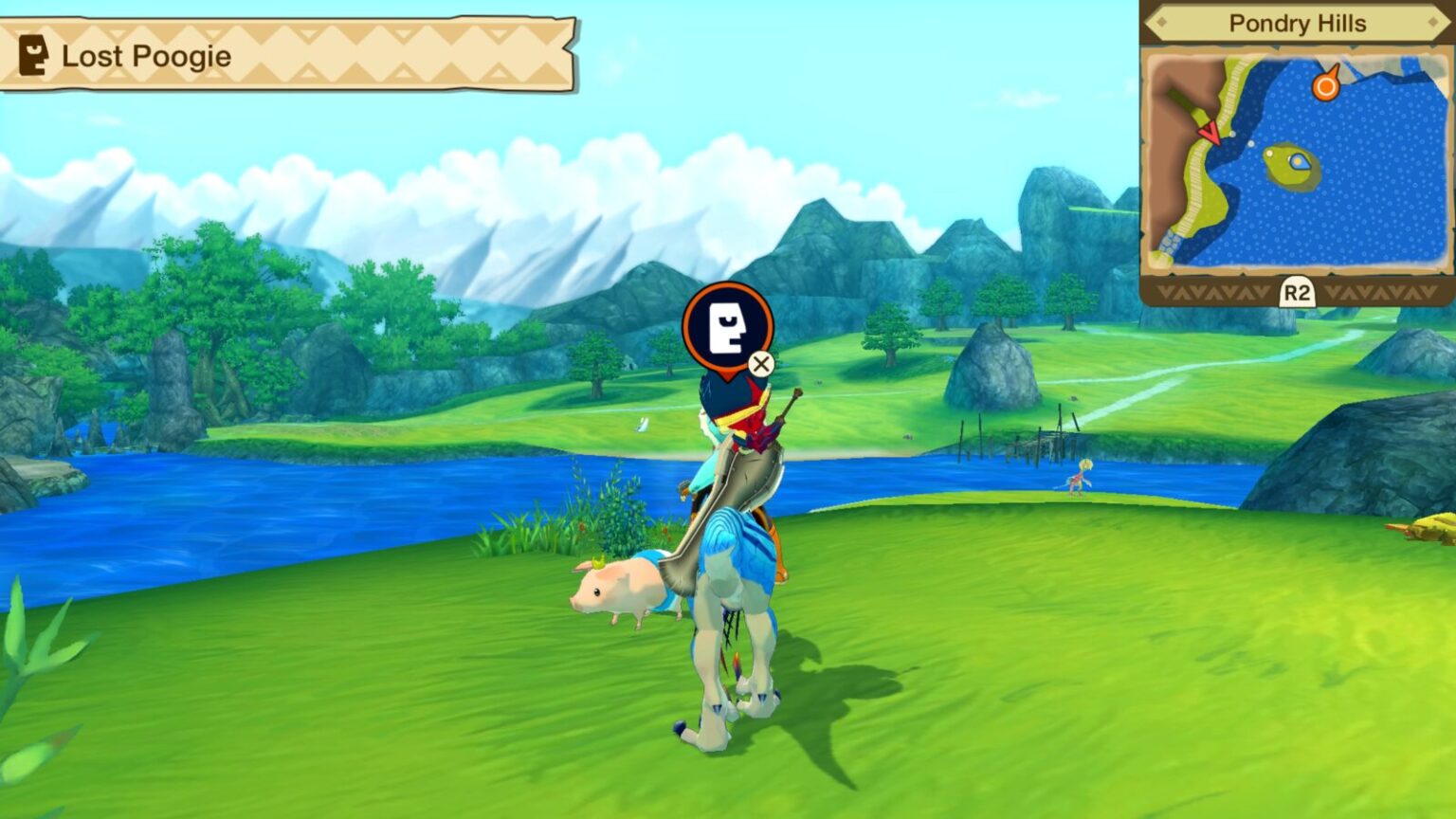The height and width of the screenshot is (819, 1456).
Task: Click the monster den marker on the map island
Action: click(x=1298, y=161)
